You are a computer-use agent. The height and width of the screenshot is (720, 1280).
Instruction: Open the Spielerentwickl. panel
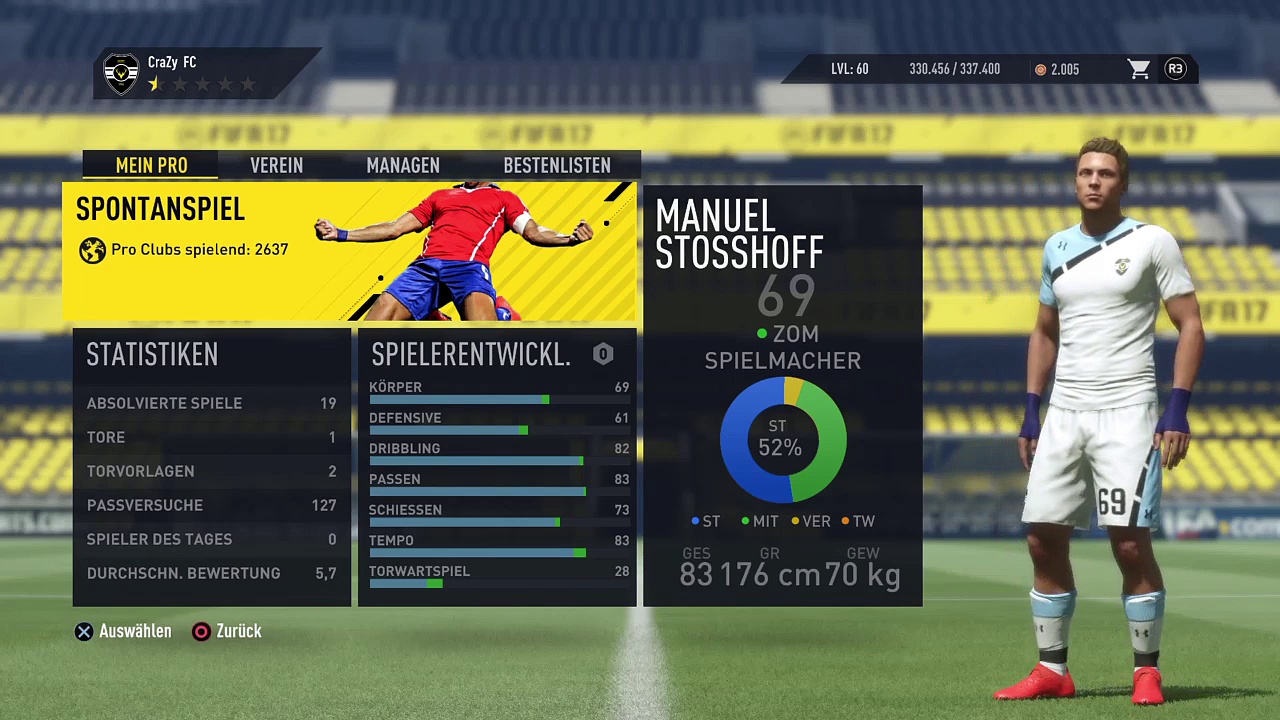[497, 466]
